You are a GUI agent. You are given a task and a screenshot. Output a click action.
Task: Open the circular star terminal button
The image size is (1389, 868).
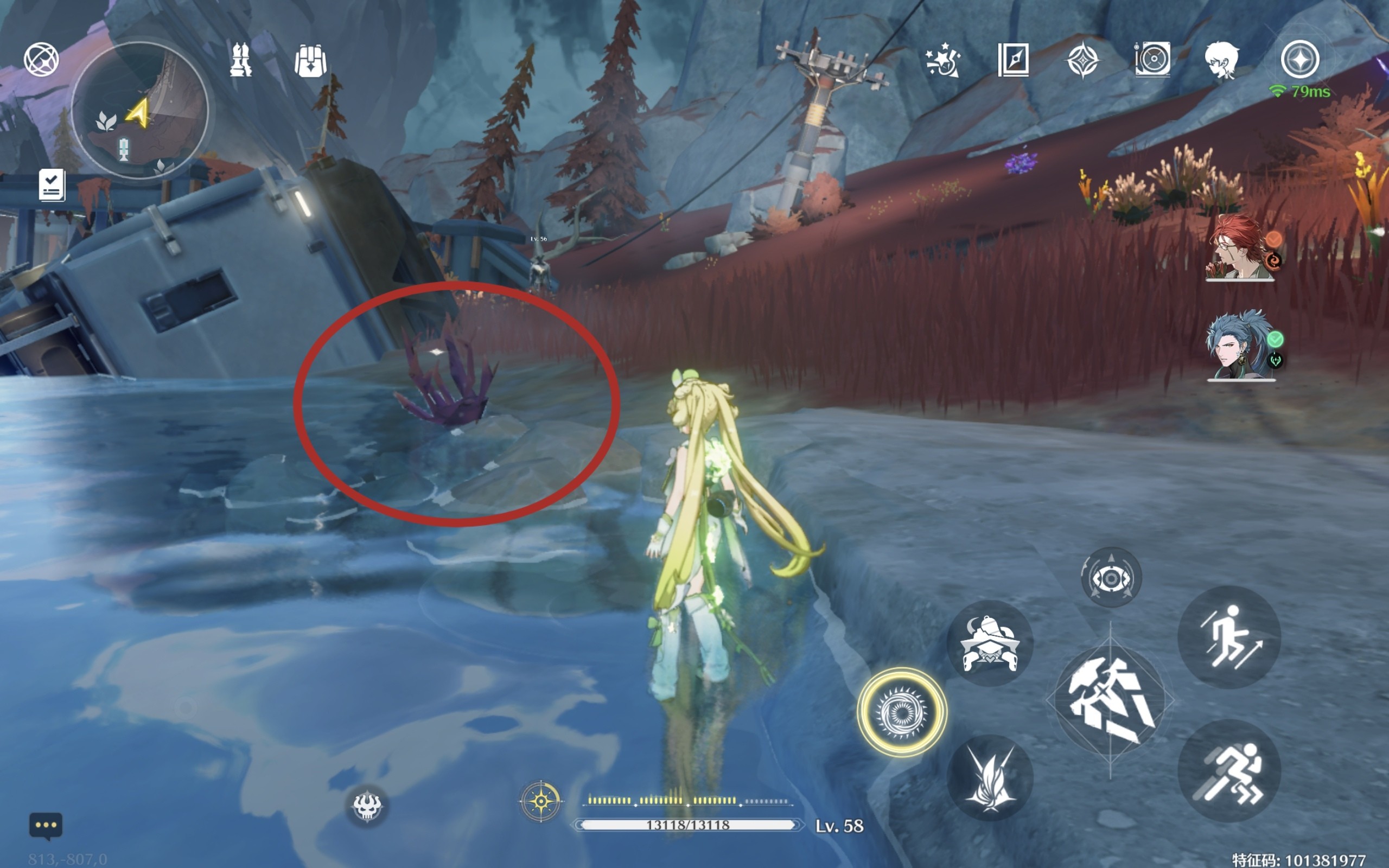coord(1300,59)
